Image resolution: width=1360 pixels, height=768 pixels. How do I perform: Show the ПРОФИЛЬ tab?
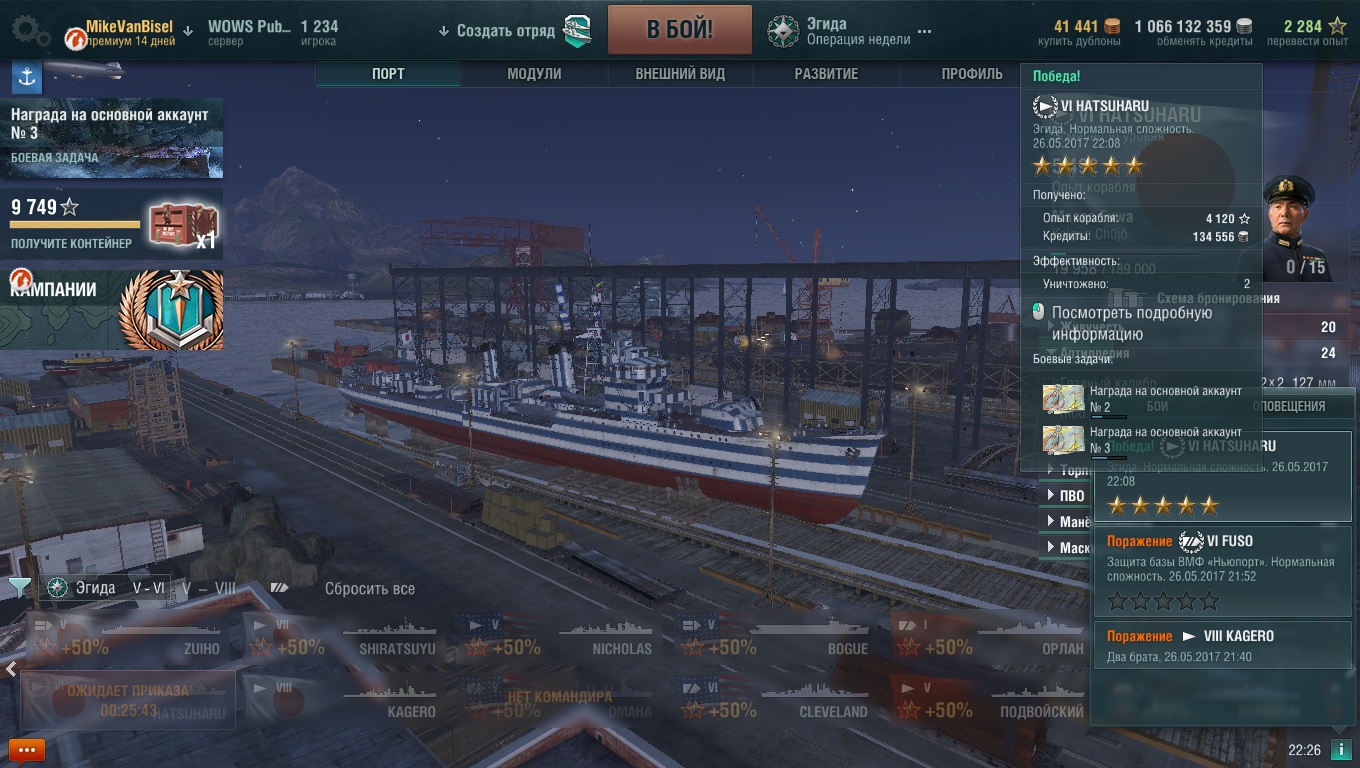[x=971, y=74]
